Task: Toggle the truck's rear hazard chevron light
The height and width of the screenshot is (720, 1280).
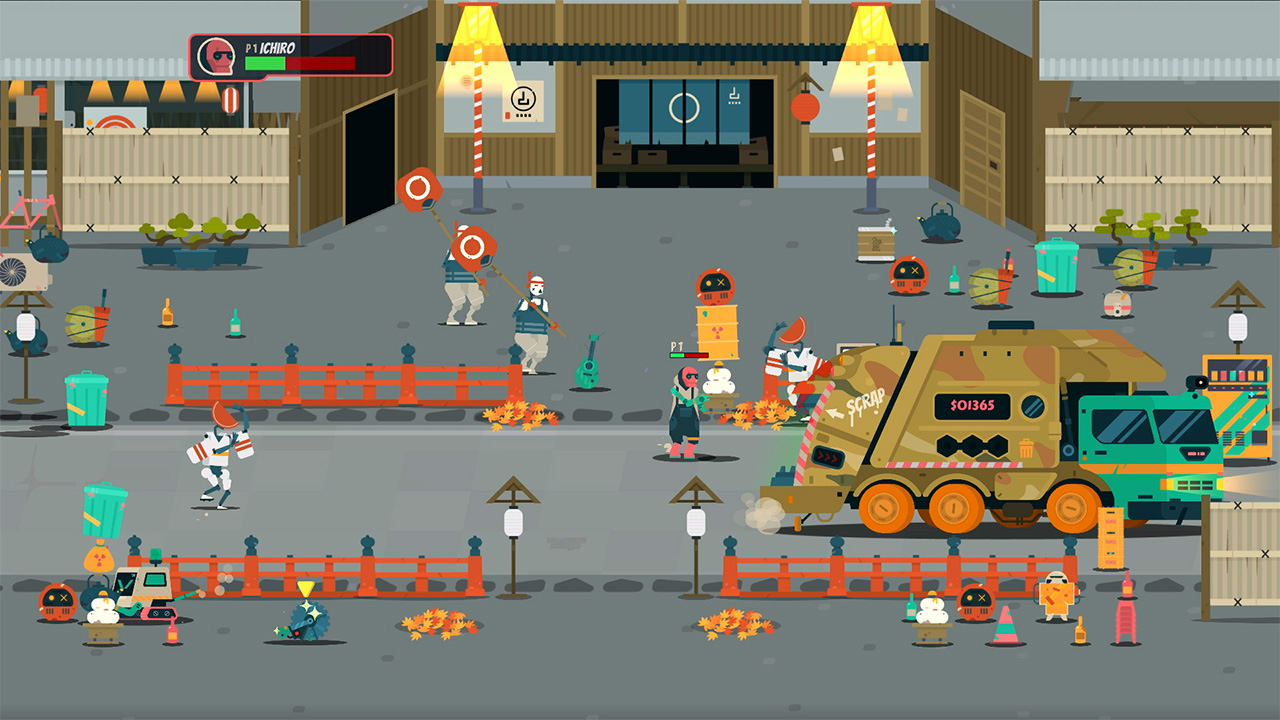Action: 827,456
